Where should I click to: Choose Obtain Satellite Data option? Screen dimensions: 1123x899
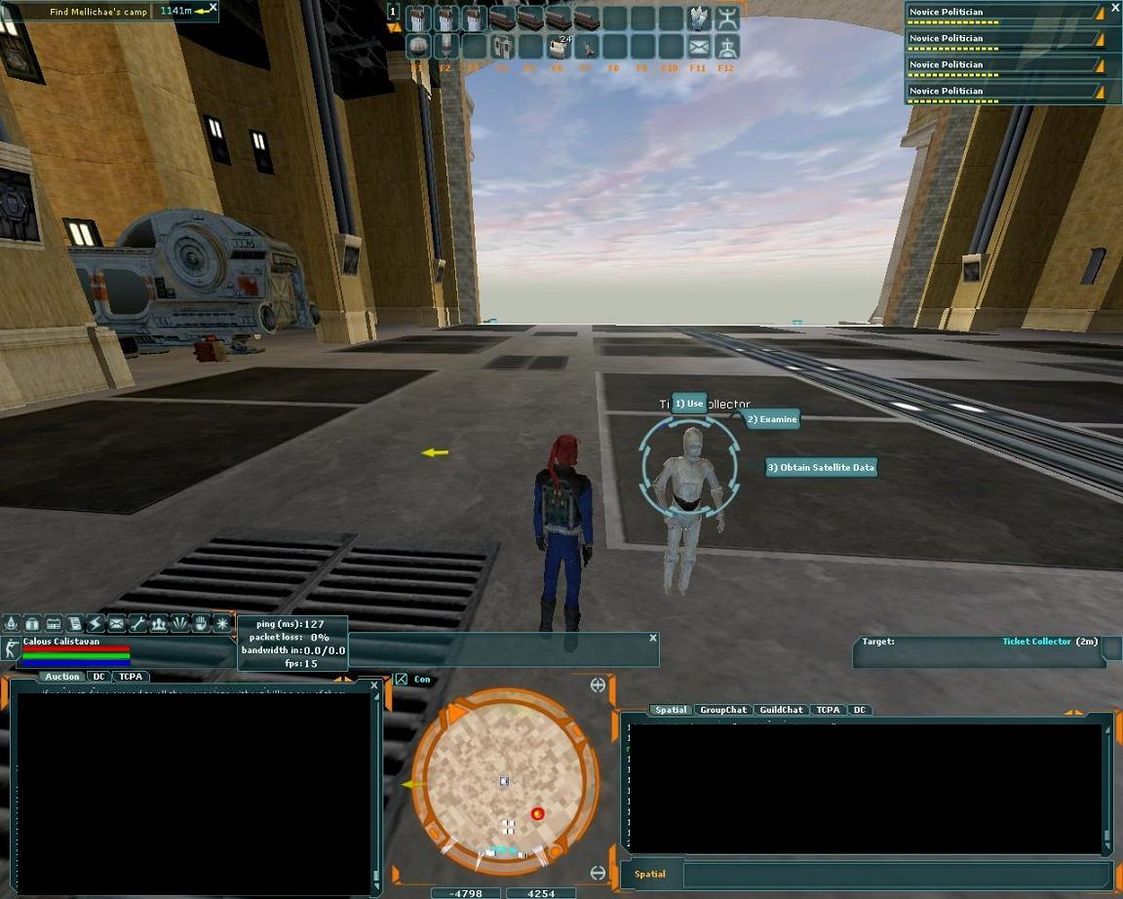(x=821, y=467)
